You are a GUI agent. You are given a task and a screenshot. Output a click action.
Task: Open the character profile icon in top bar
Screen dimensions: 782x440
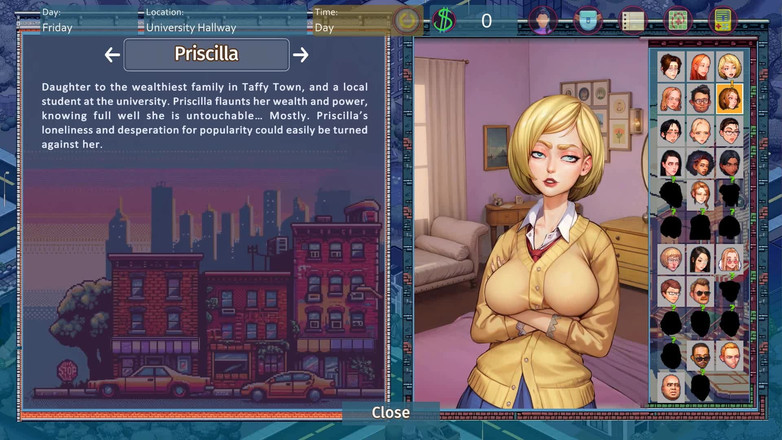(x=542, y=20)
